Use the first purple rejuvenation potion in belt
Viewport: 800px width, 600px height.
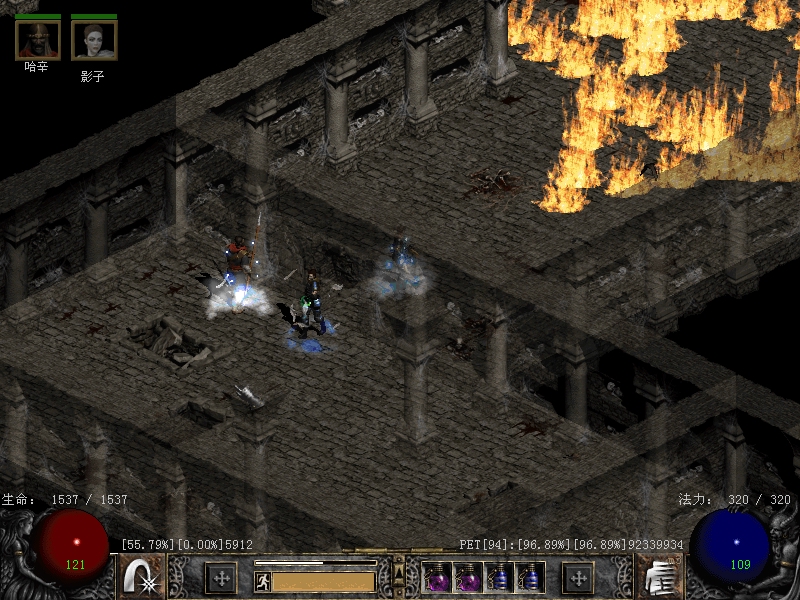[x=437, y=578]
